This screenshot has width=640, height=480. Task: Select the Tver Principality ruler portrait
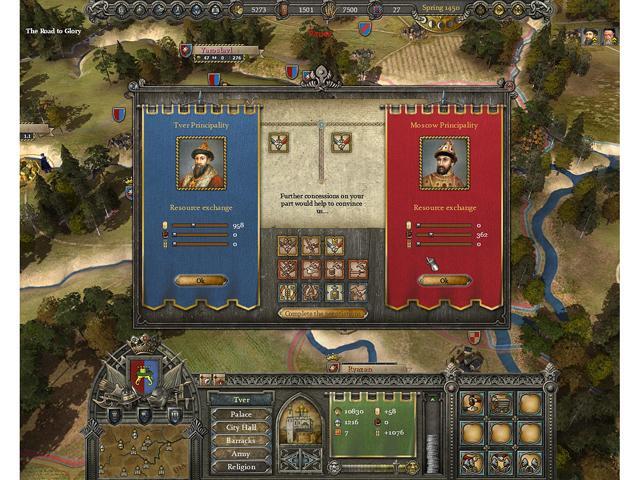pos(201,162)
